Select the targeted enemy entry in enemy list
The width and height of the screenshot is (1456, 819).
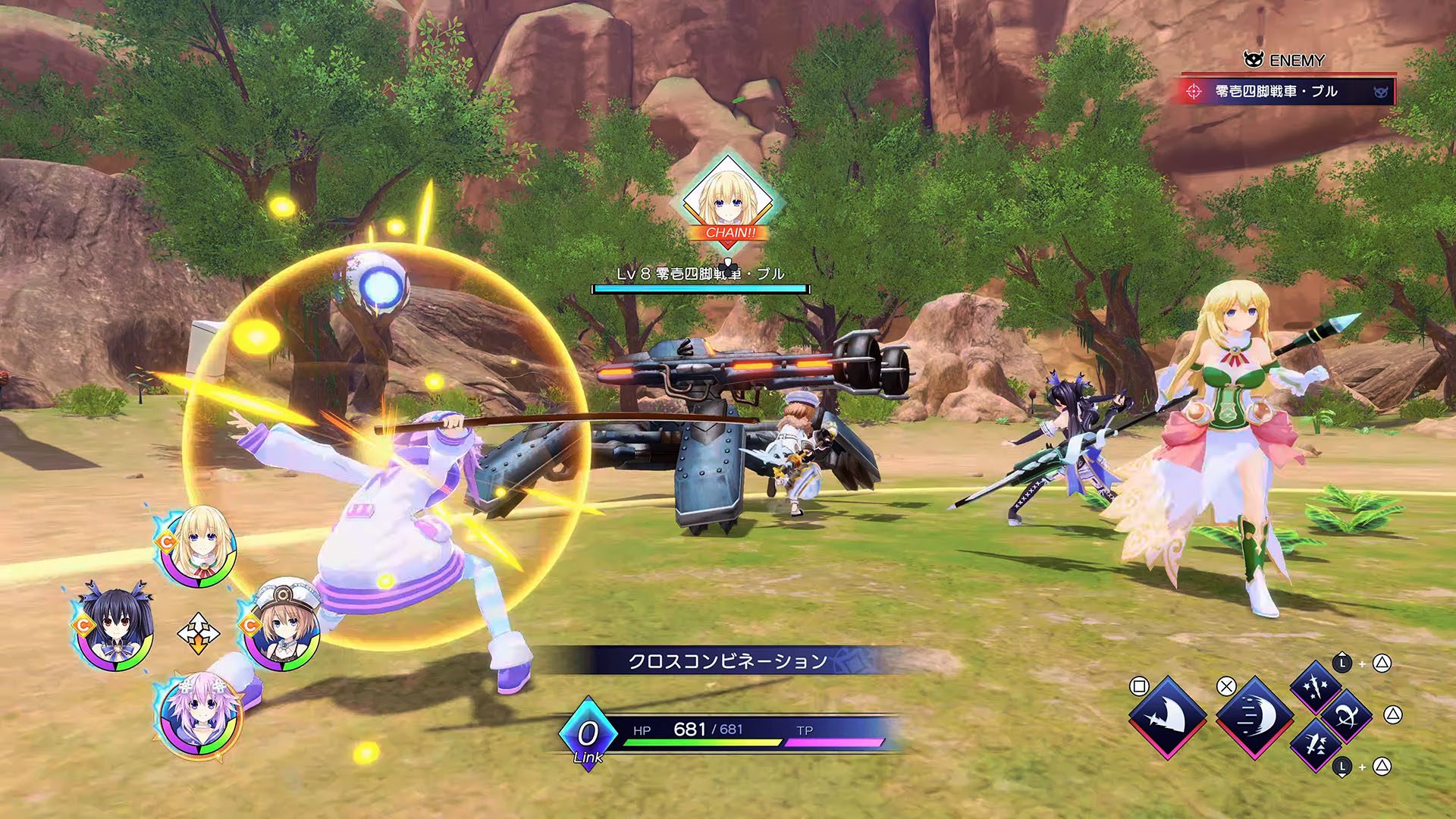coord(1288,92)
